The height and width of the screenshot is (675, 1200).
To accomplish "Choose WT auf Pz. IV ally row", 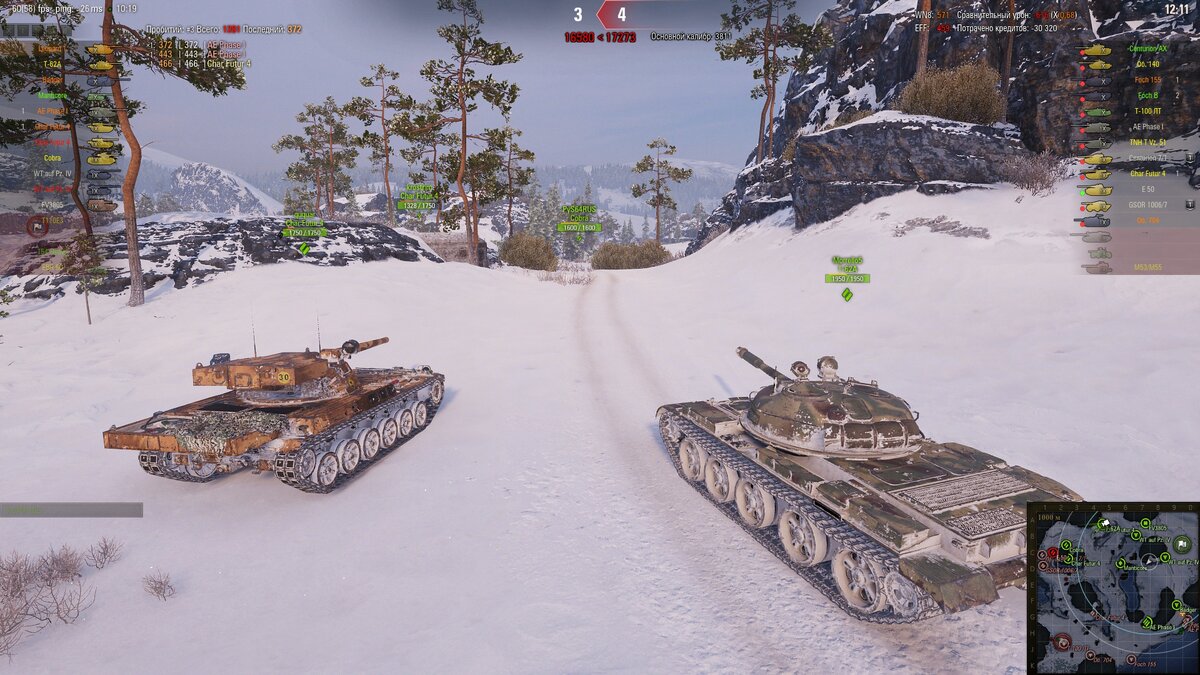I will pyautogui.click(x=52, y=174).
